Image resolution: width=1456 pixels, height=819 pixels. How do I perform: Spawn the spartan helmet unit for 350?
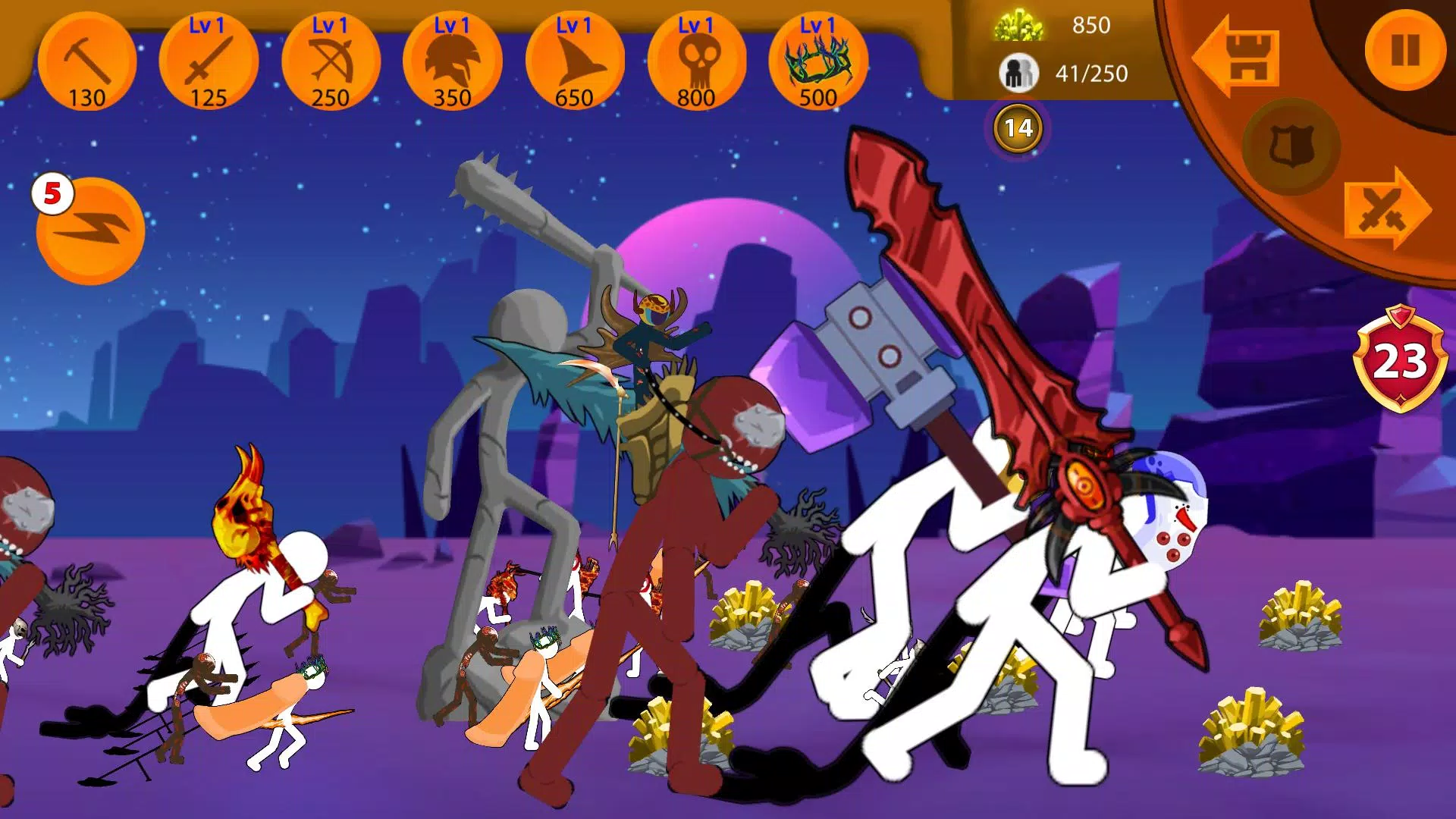click(x=453, y=62)
